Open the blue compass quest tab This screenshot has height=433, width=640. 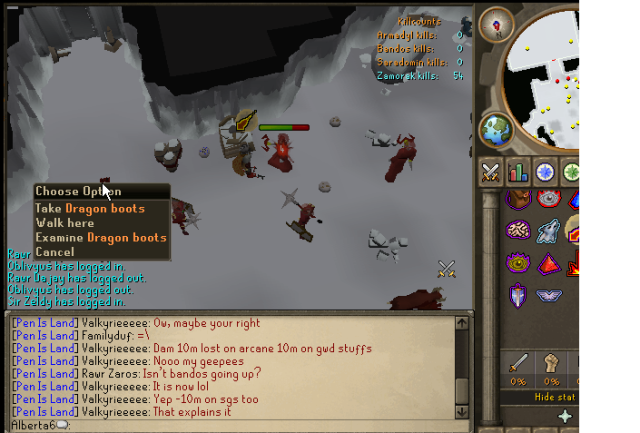(545, 170)
